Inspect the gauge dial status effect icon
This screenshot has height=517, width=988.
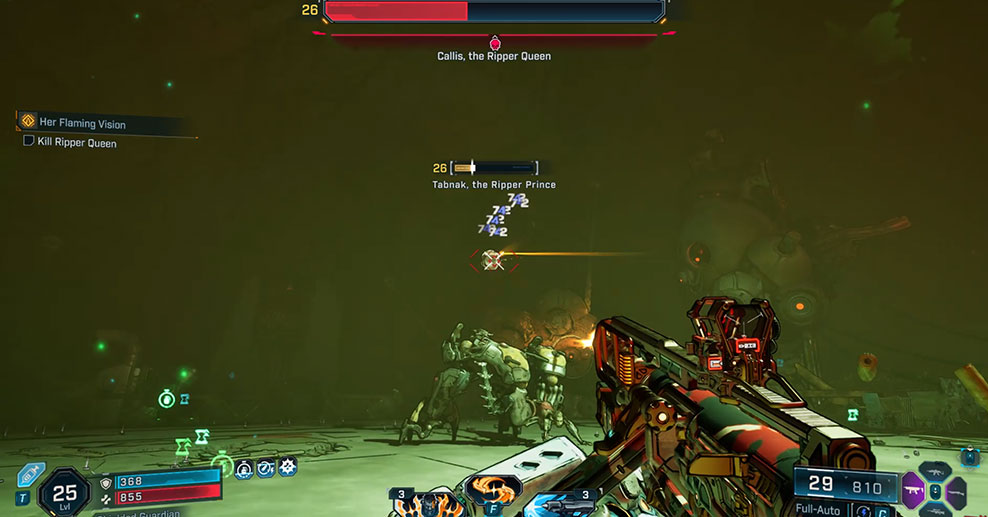(x=266, y=467)
